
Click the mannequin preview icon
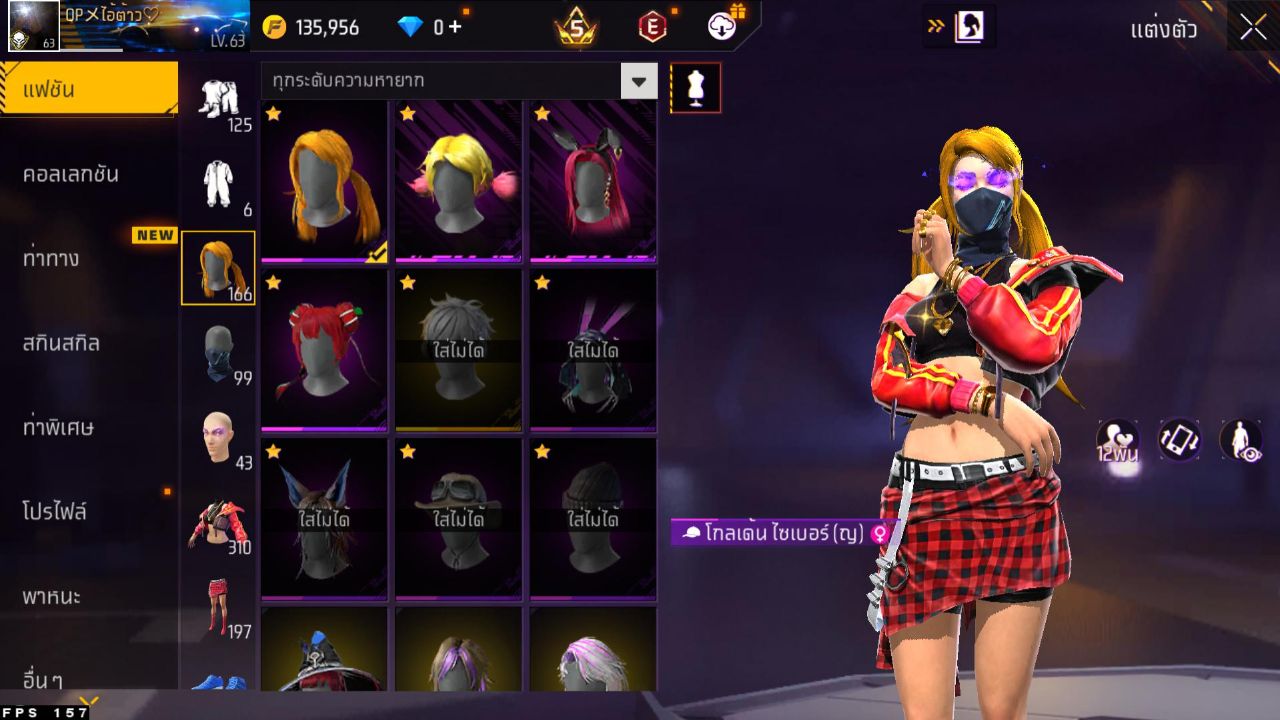(x=695, y=87)
